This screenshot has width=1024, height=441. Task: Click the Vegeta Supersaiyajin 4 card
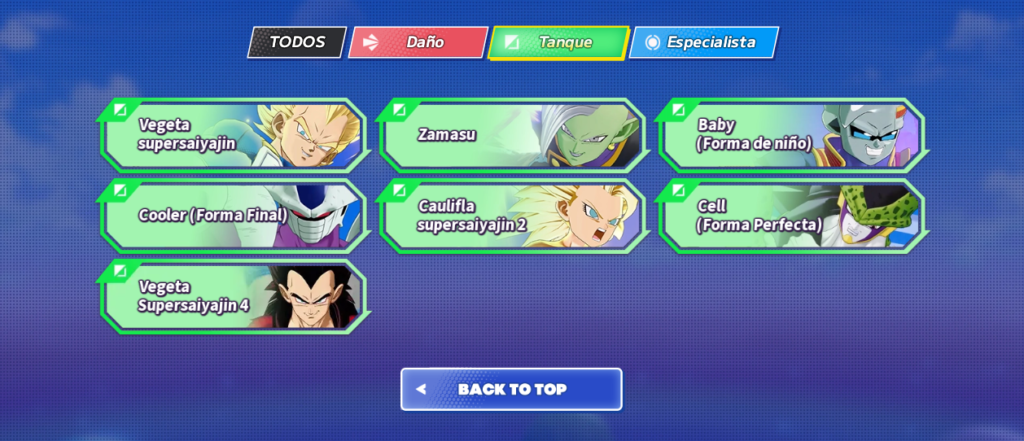click(x=233, y=296)
